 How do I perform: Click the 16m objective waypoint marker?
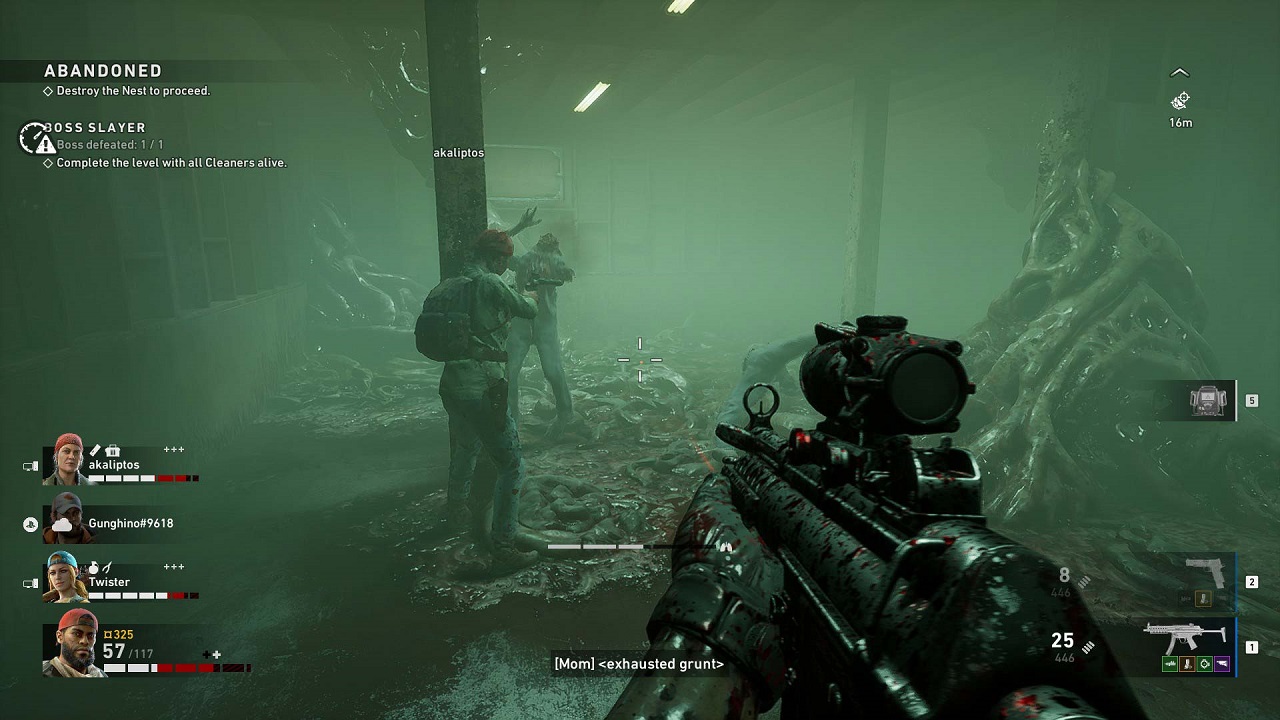pos(1180,101)
